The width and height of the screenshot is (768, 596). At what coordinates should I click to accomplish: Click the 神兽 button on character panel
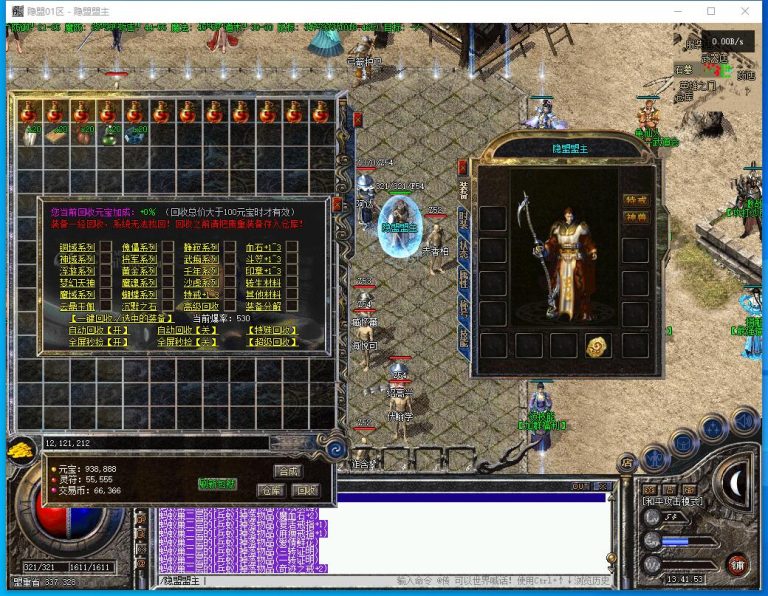coord(634,217)
